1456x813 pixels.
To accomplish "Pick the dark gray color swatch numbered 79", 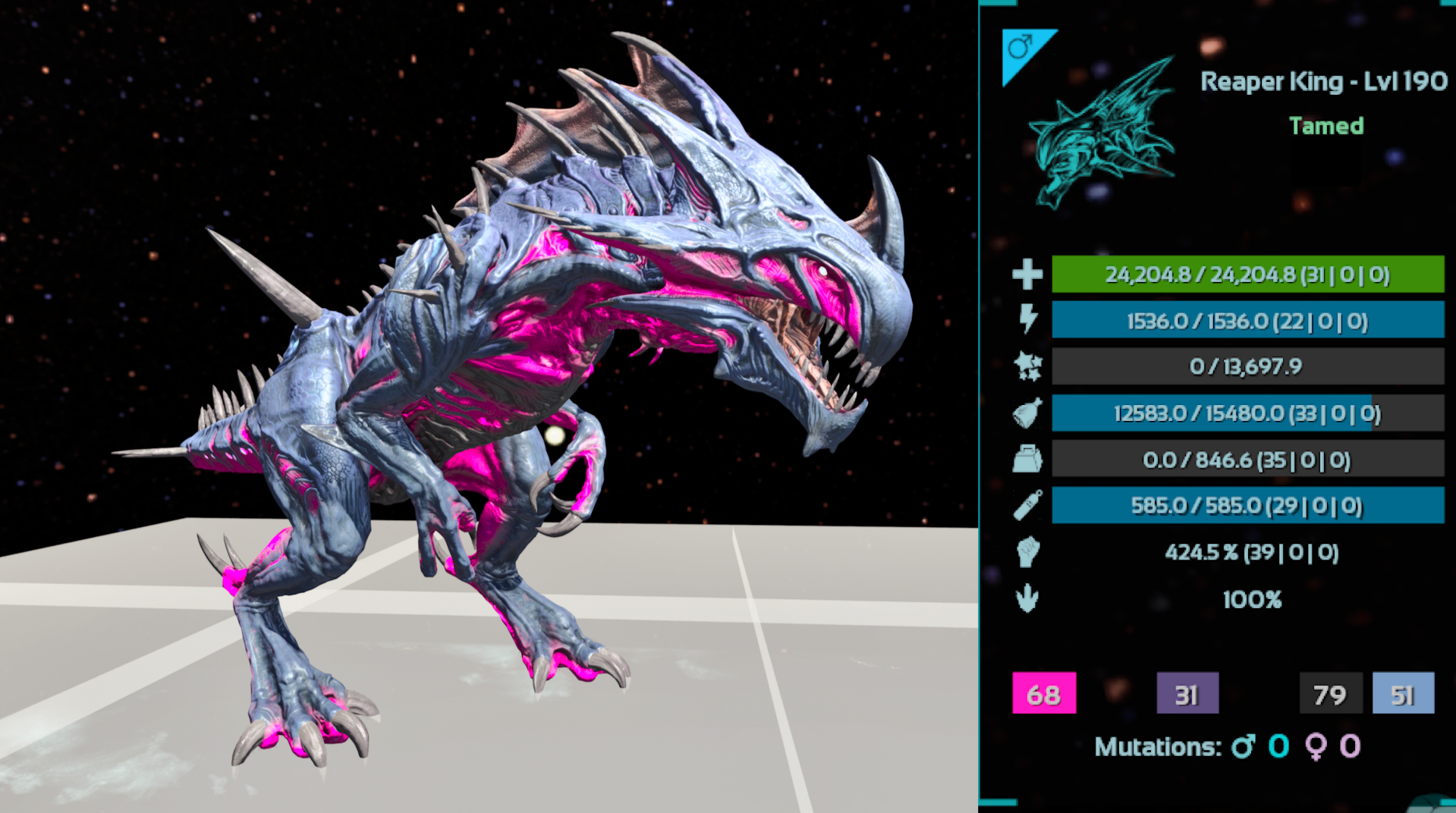I will [x=1329, y=693].
